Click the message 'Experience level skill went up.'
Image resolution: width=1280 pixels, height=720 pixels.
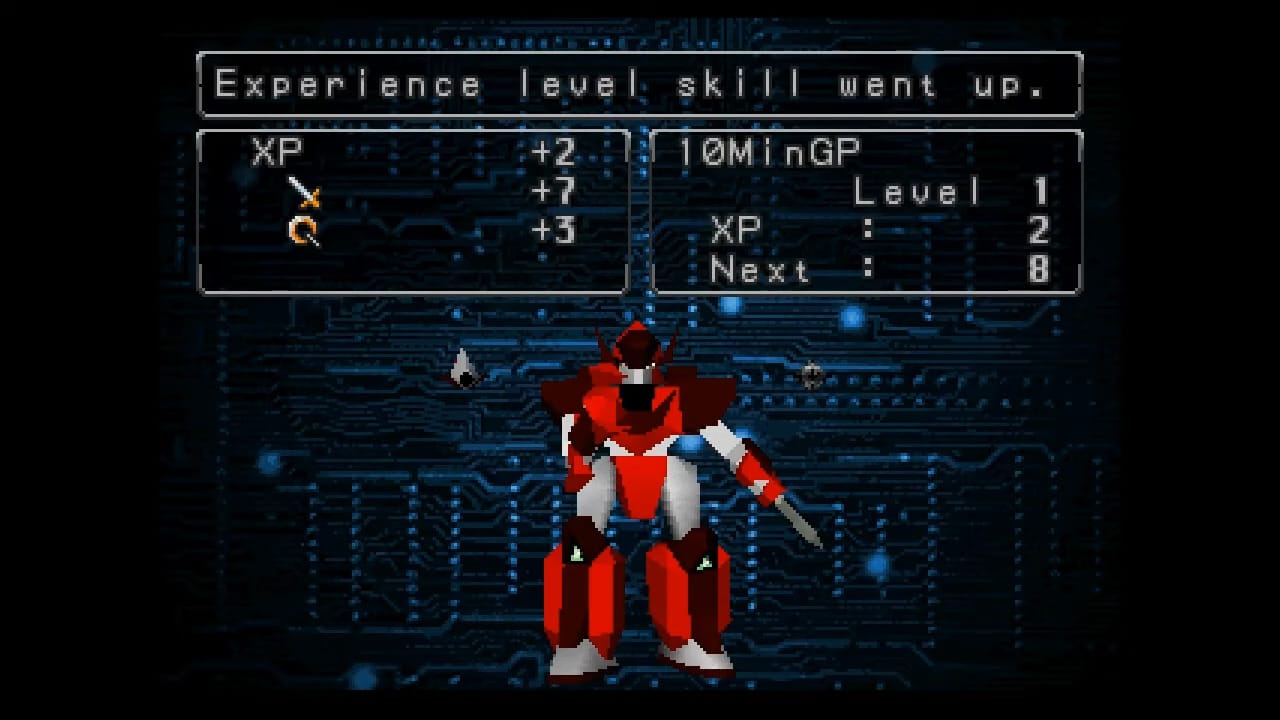(x=640, y=84)
